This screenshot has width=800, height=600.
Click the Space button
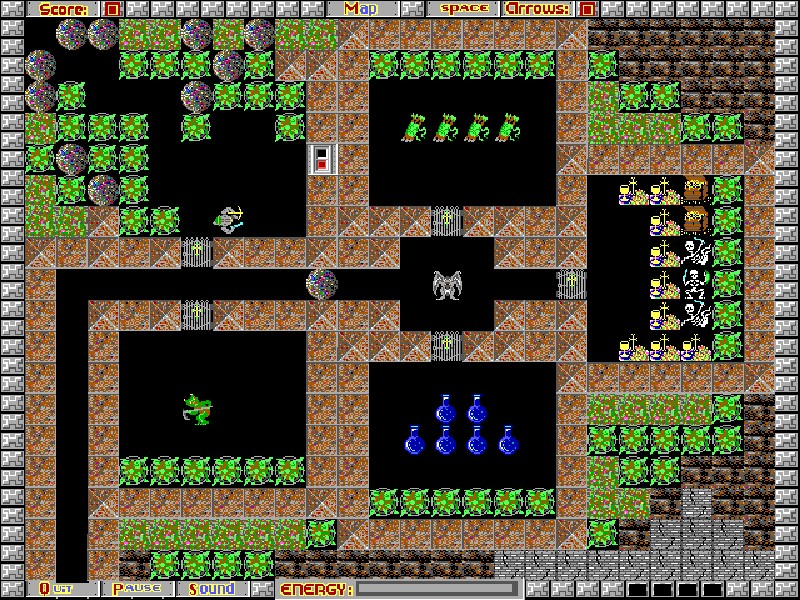[x=464, y=9]
